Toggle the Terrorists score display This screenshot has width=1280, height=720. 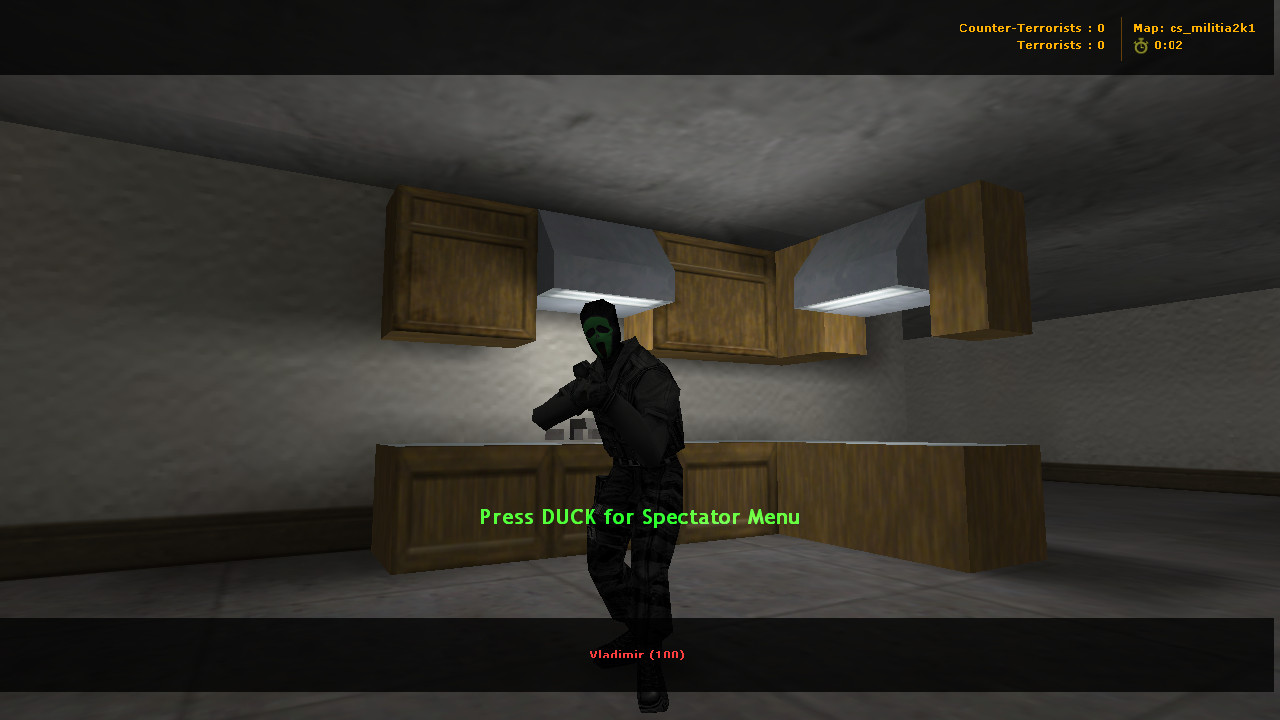click(1060, 44)
